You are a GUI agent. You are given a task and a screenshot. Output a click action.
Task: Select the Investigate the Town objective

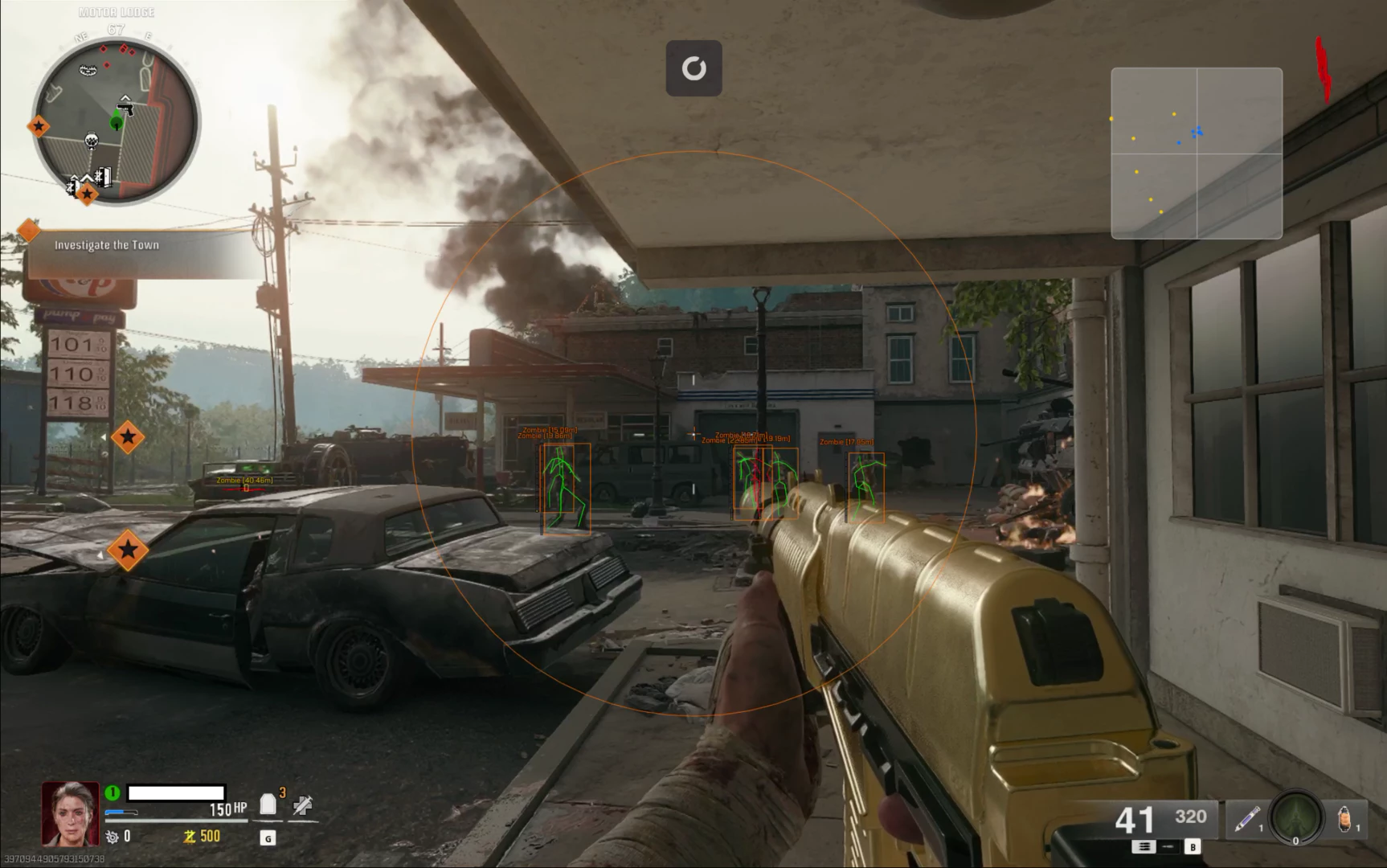tap(107, 245)
